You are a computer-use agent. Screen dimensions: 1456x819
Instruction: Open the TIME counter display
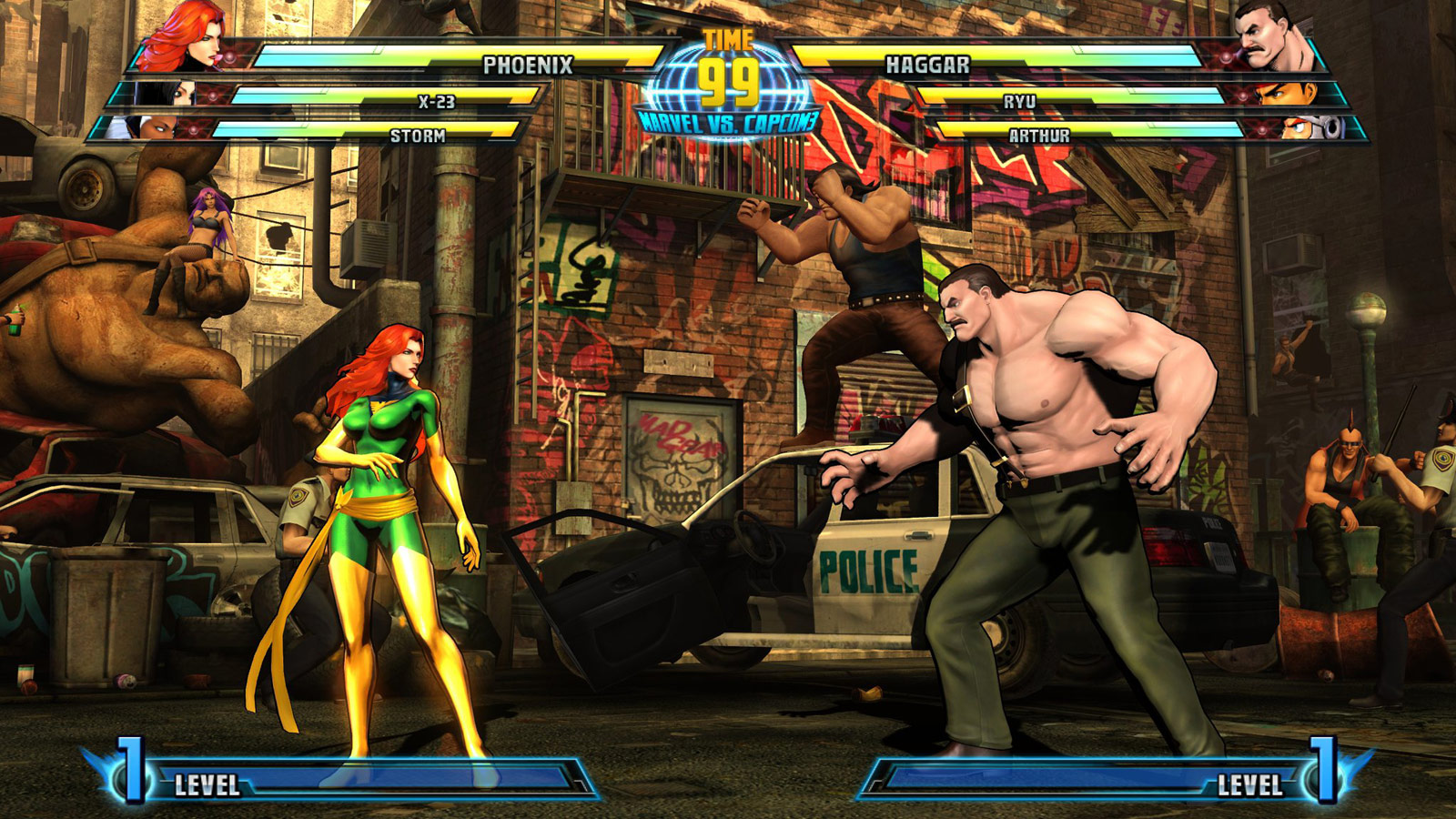728,36
